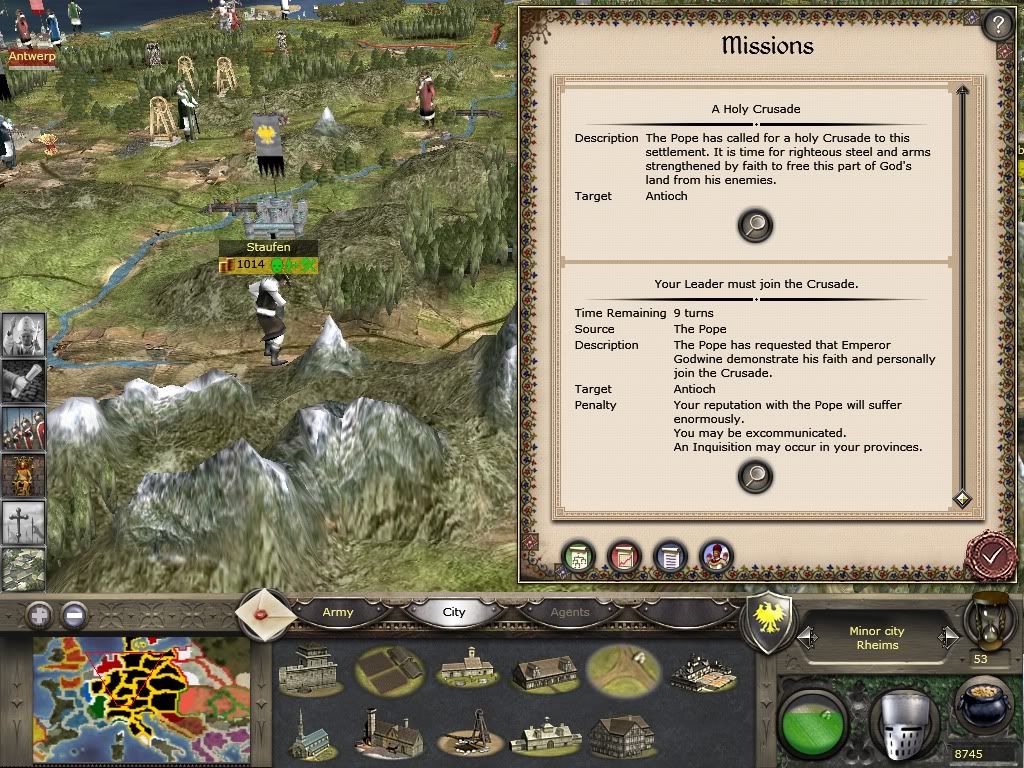The image size is (1024, 768).
Task: Switch to the Army tab
Action: click(338, 612)
